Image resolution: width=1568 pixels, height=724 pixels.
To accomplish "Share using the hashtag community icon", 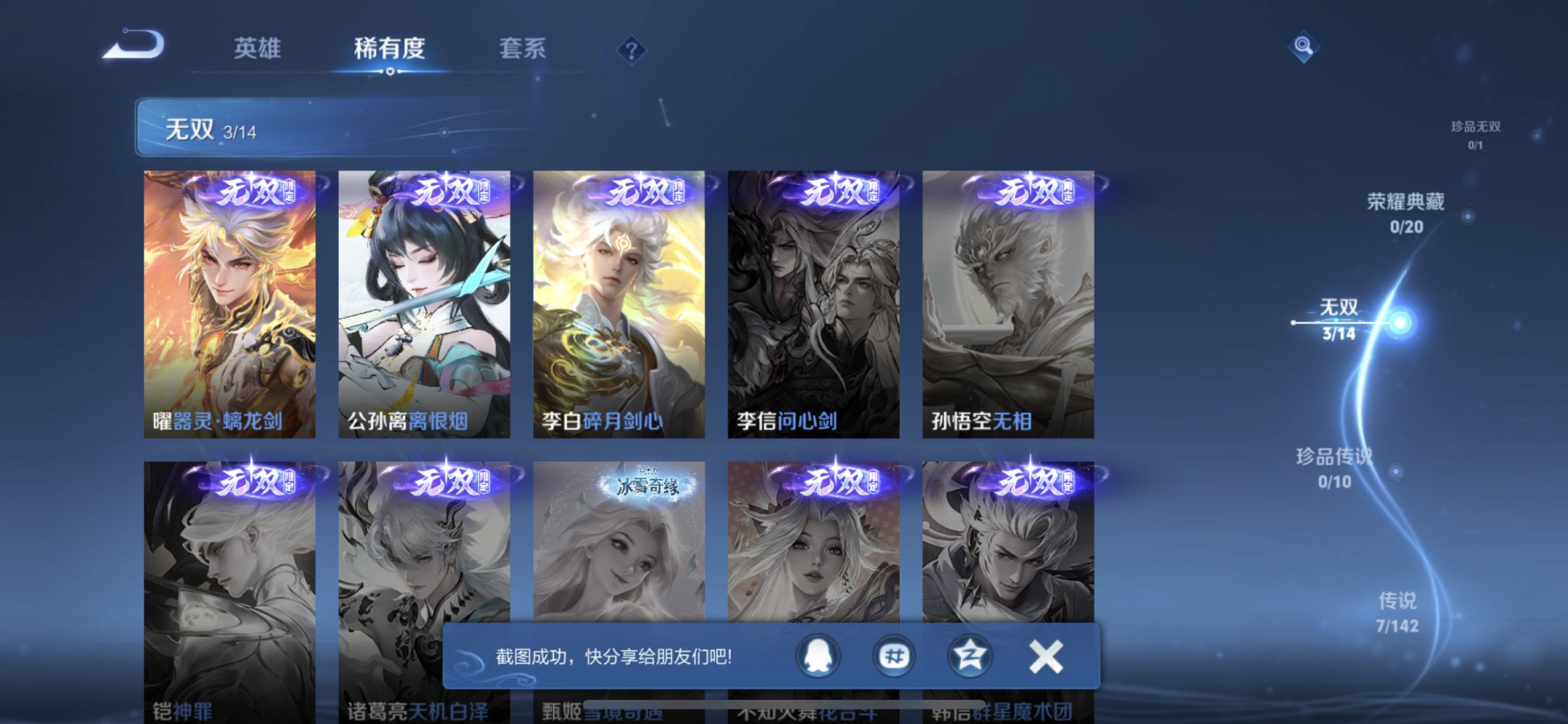I will [x=894, y=656].
